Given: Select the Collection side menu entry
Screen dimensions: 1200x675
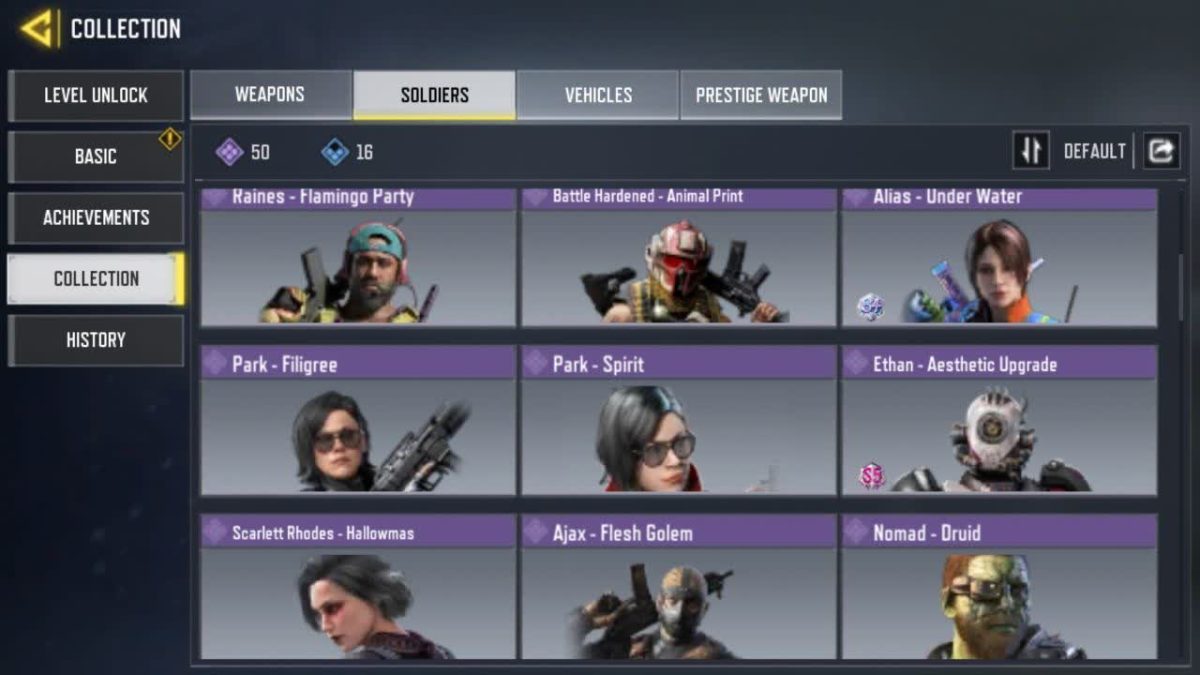Looking at the screenshot, I should (x=96, y=279).
